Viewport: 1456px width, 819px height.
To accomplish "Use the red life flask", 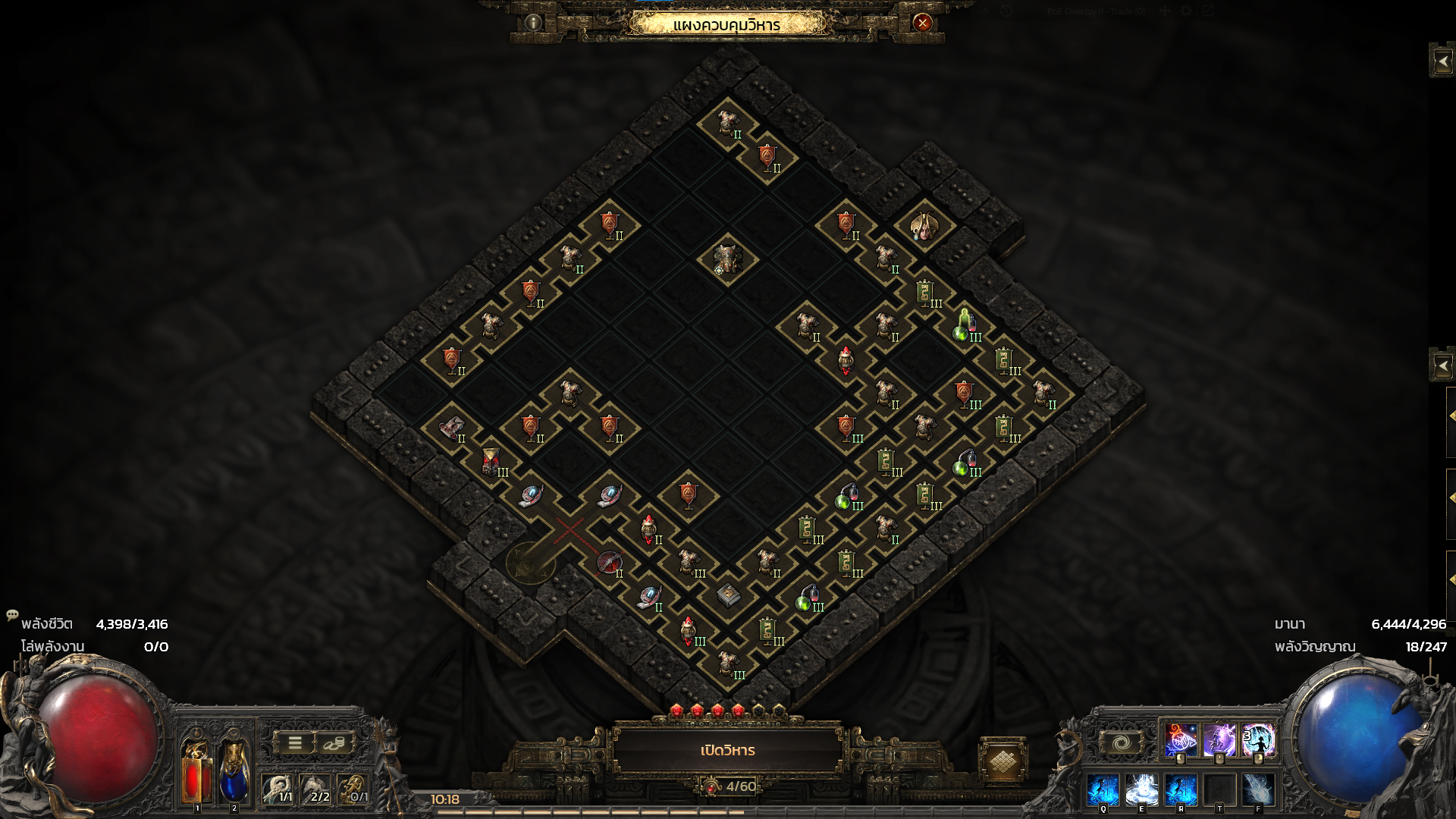I will click(x=196, y=770).
